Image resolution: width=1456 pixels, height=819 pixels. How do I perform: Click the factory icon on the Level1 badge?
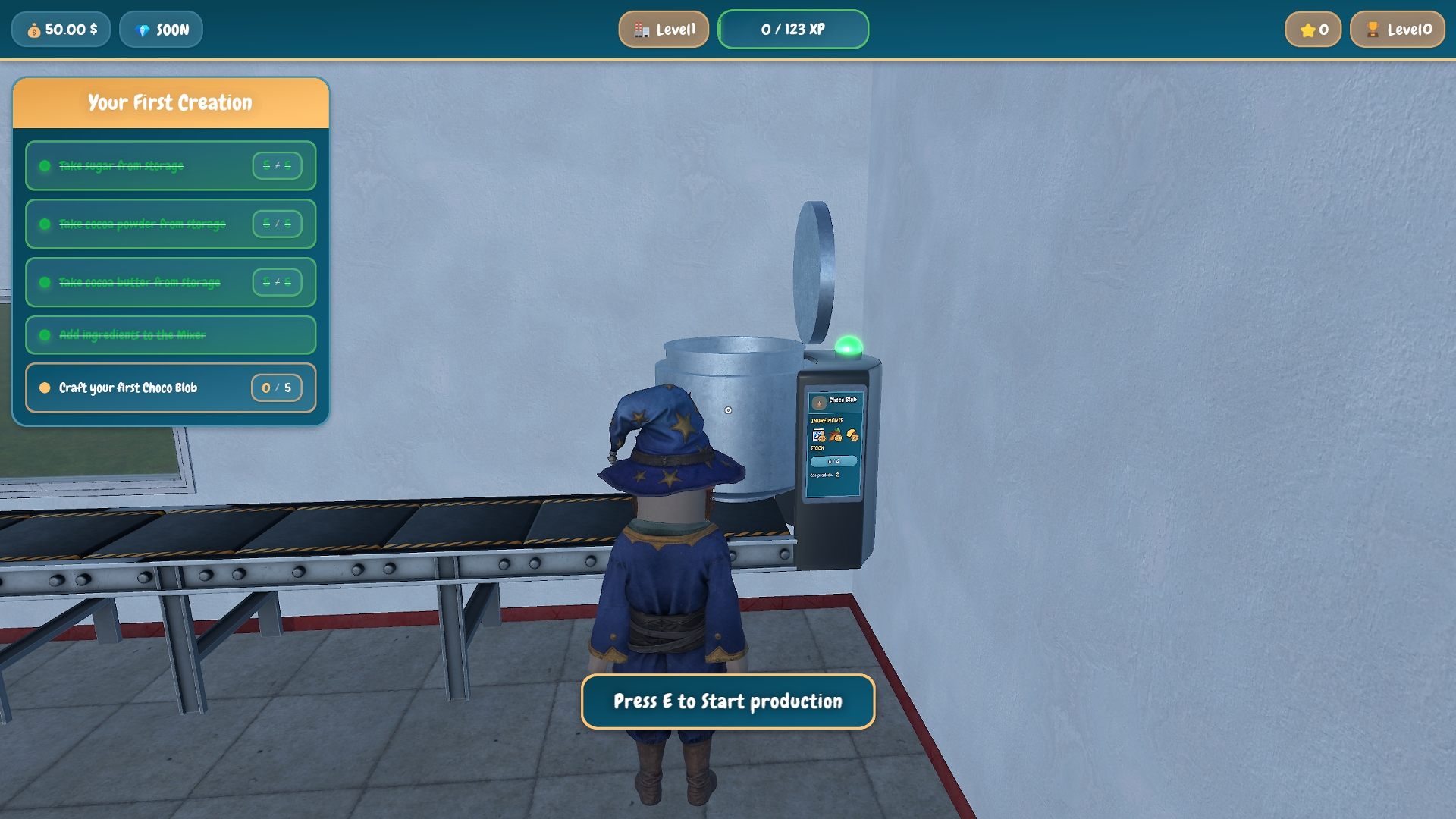[x=643, y=29]
